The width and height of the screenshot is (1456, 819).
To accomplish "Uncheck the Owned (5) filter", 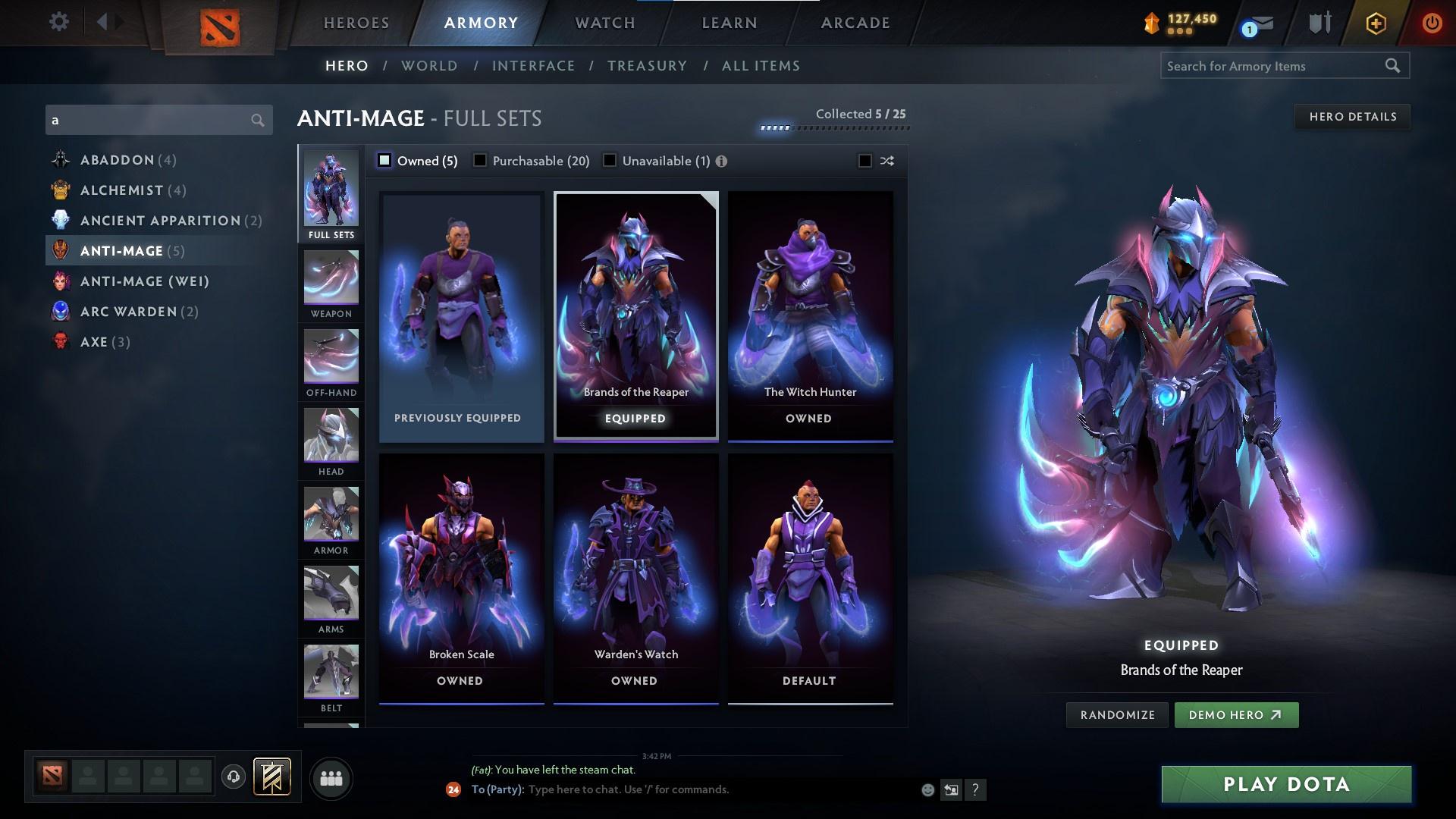I will tap(385, 161).
